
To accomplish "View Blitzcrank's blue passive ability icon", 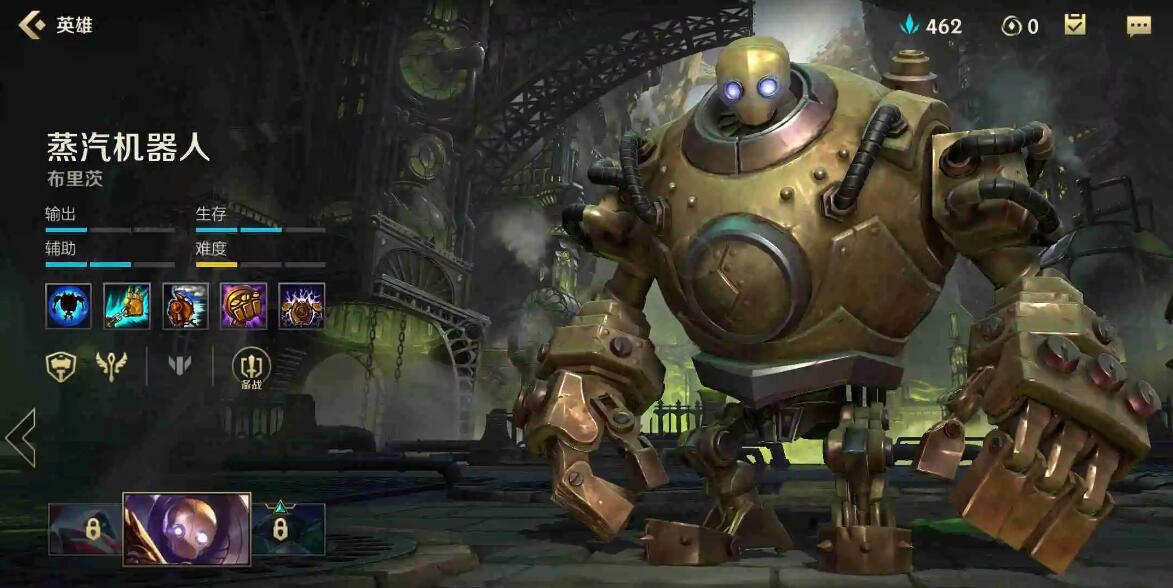I will [68, 305].
